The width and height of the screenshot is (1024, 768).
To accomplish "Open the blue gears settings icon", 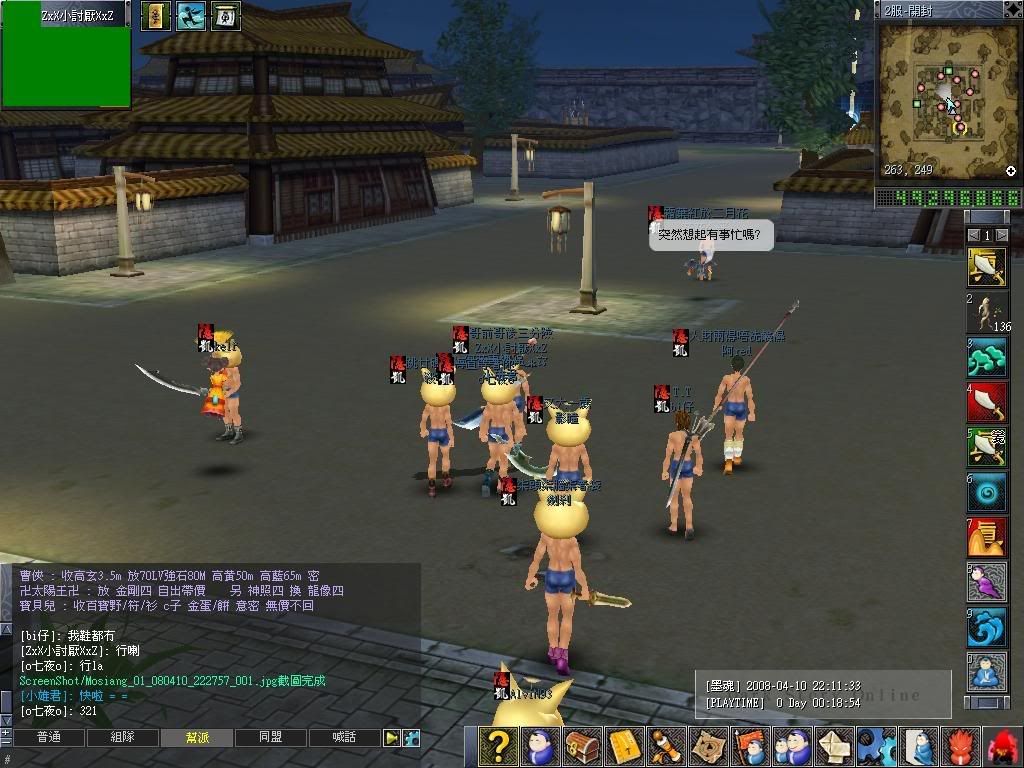I will 876,747.
